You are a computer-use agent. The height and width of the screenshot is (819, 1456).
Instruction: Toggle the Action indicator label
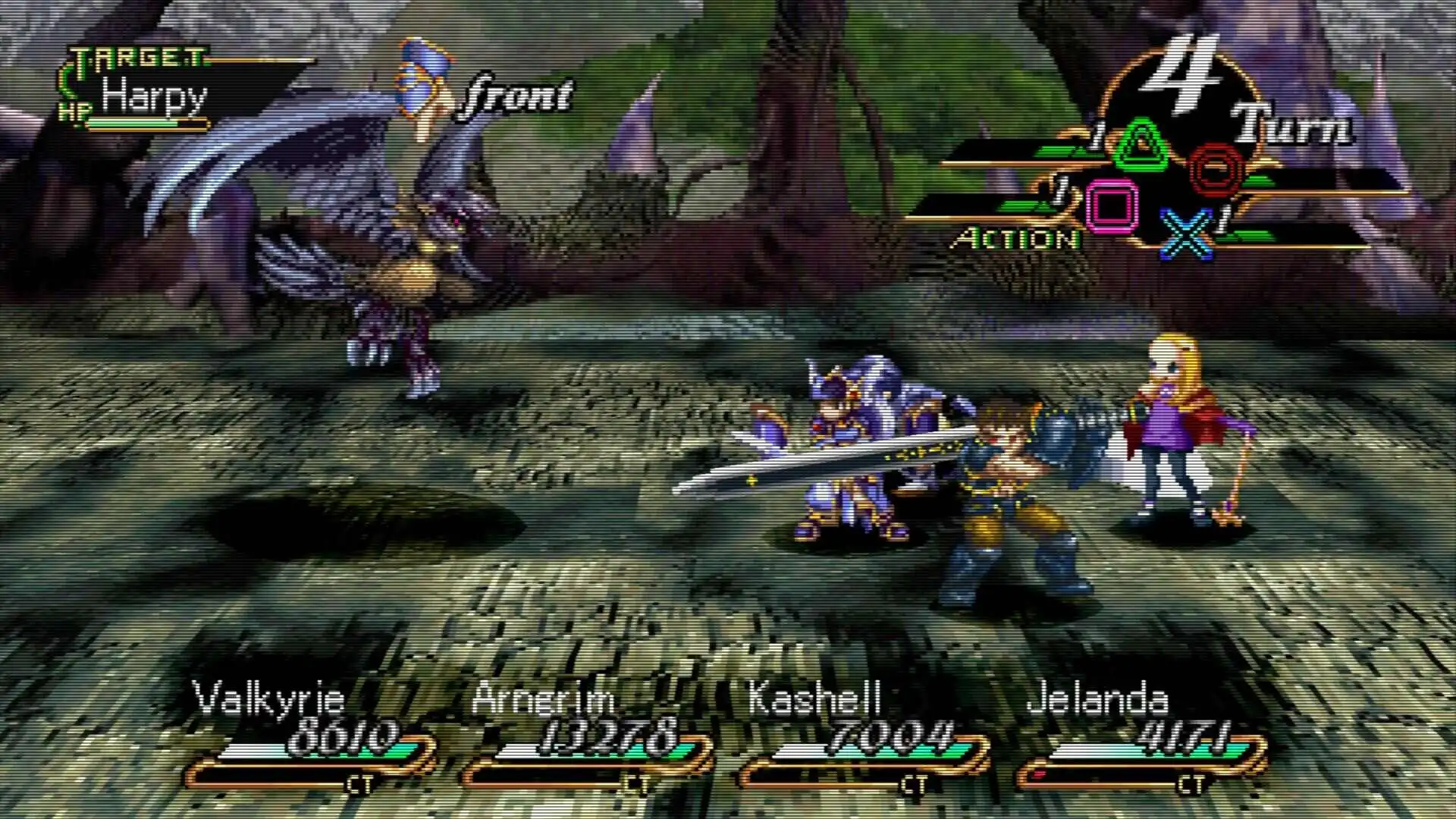[x=1019, y=240]
